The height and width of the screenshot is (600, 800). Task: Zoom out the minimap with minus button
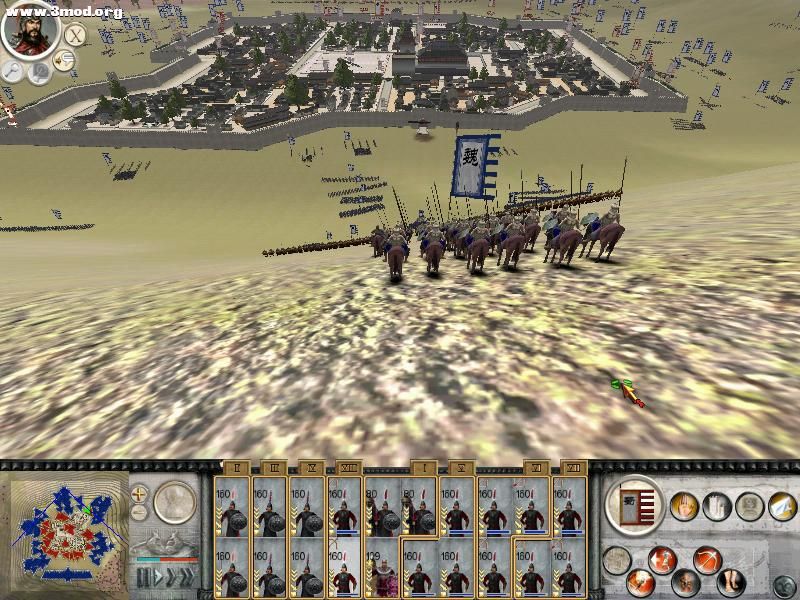tap(139, 513)
